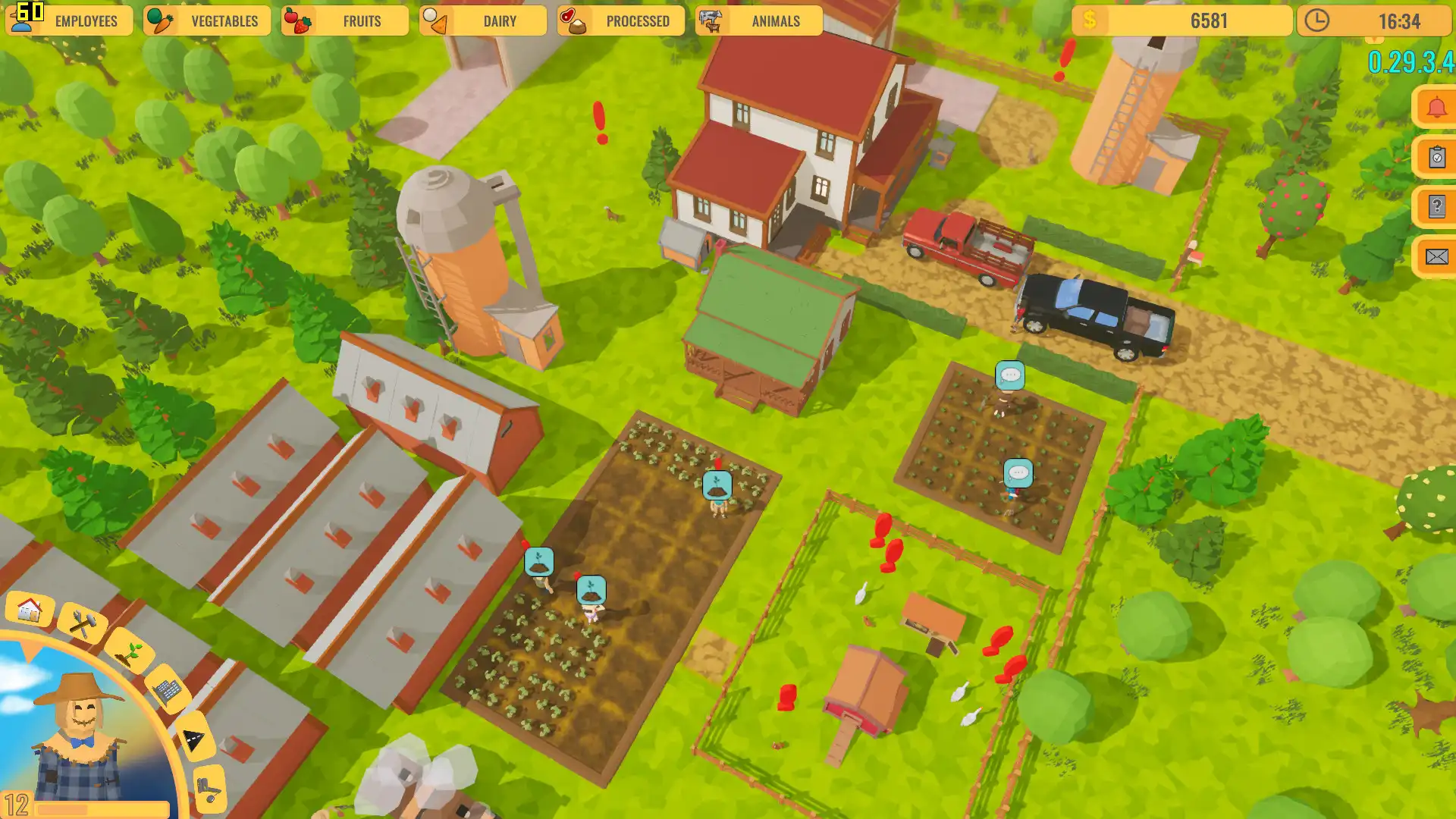The image size is (1456, 819).
Task: Open the tasks clipboard
Action: (x=1435, y=157)
